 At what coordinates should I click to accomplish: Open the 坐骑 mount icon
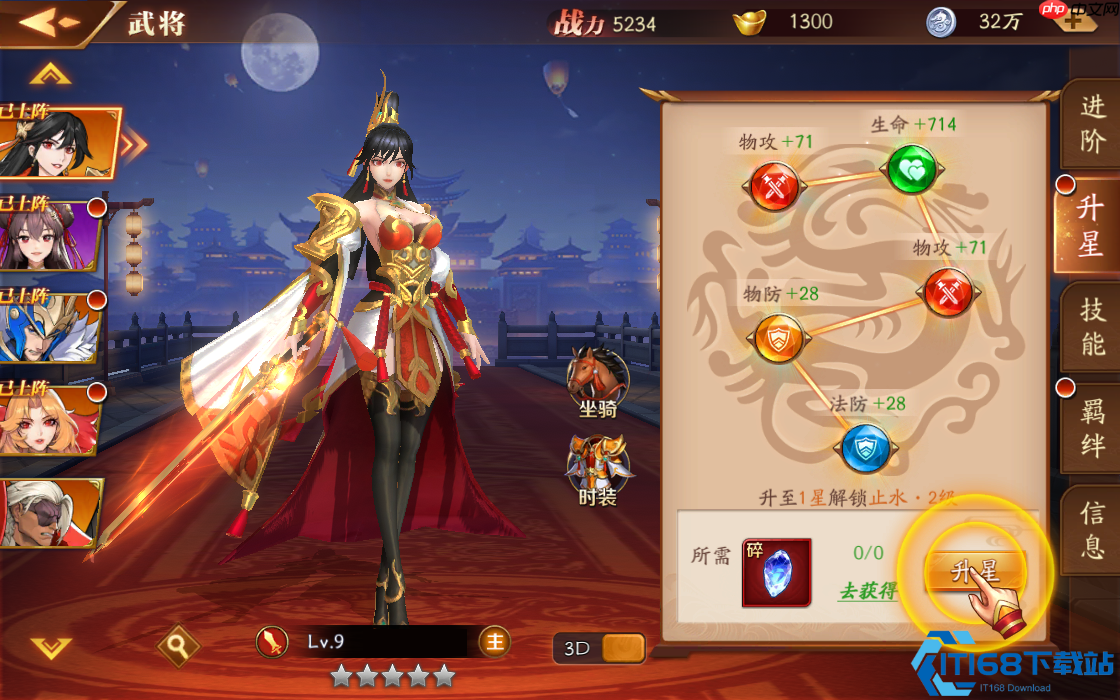597,381
